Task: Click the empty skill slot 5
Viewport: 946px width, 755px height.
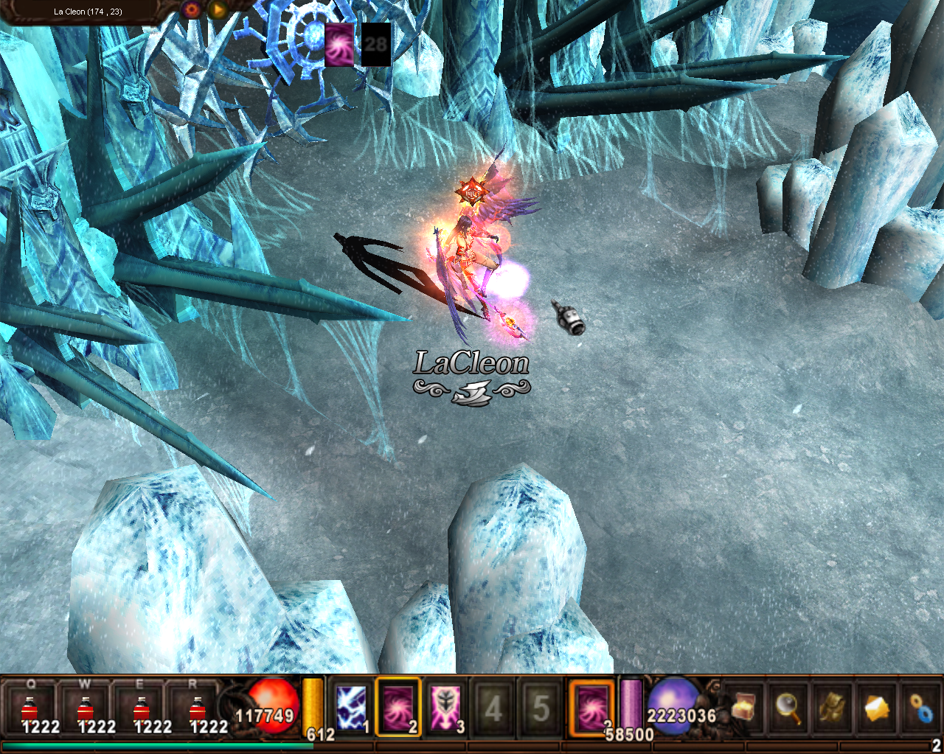Action: [x=540, y=707]
